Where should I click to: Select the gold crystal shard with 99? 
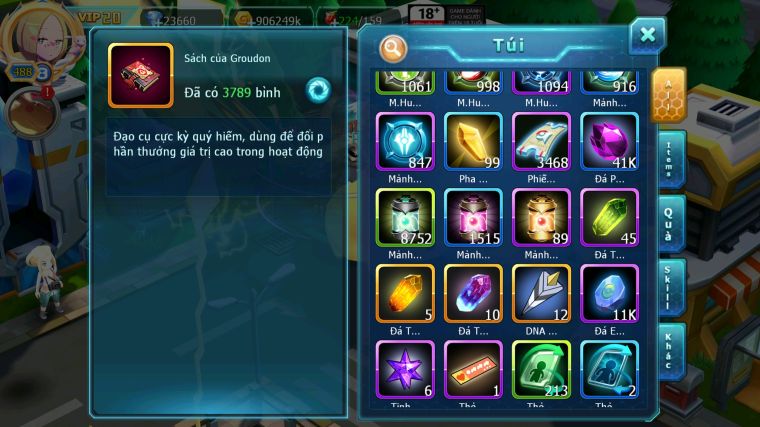click(473, 140)
